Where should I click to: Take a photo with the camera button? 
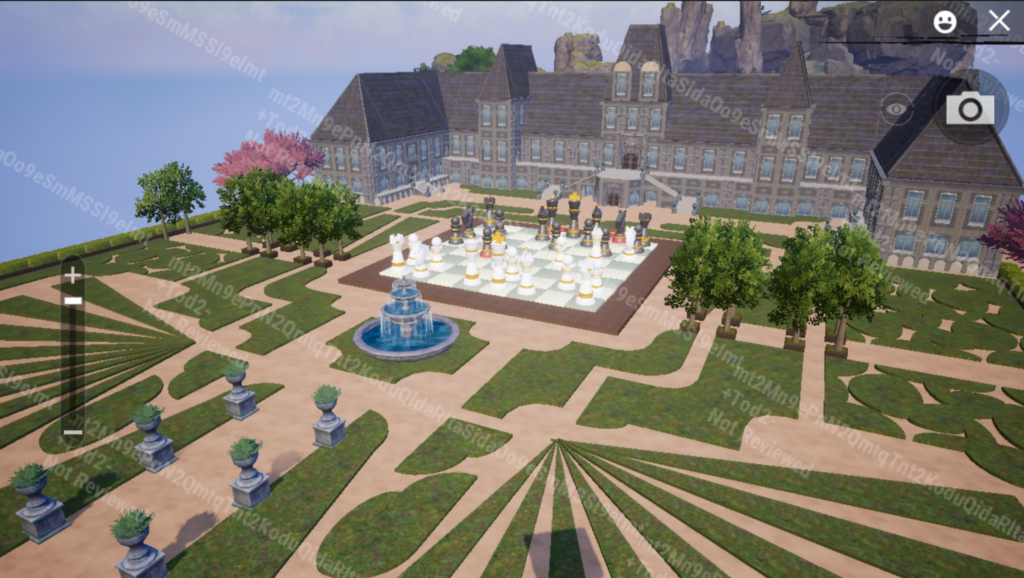click(x=970, y=108)
